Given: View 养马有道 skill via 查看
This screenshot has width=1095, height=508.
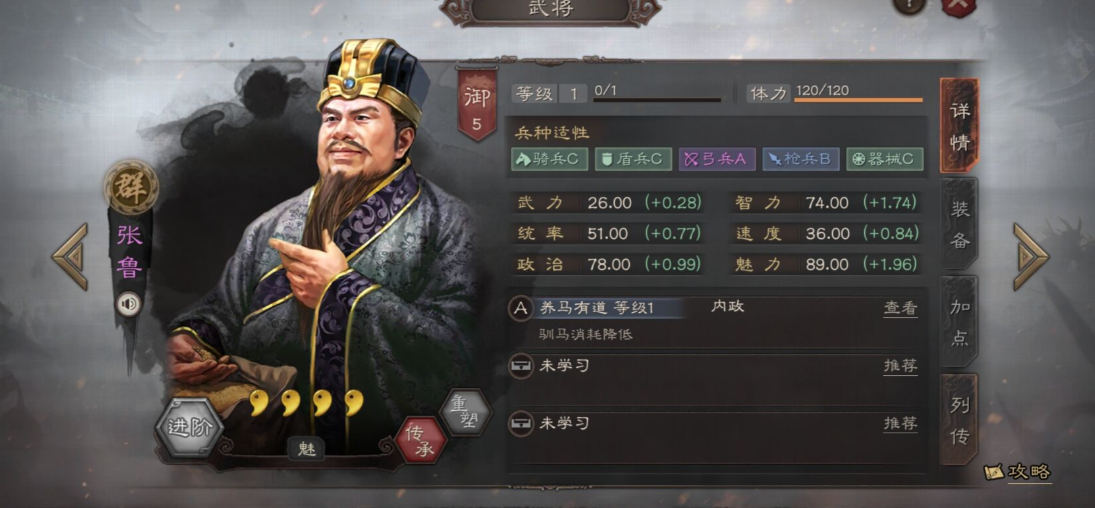Looking at the screenshot, I should [x=900, y=309].
